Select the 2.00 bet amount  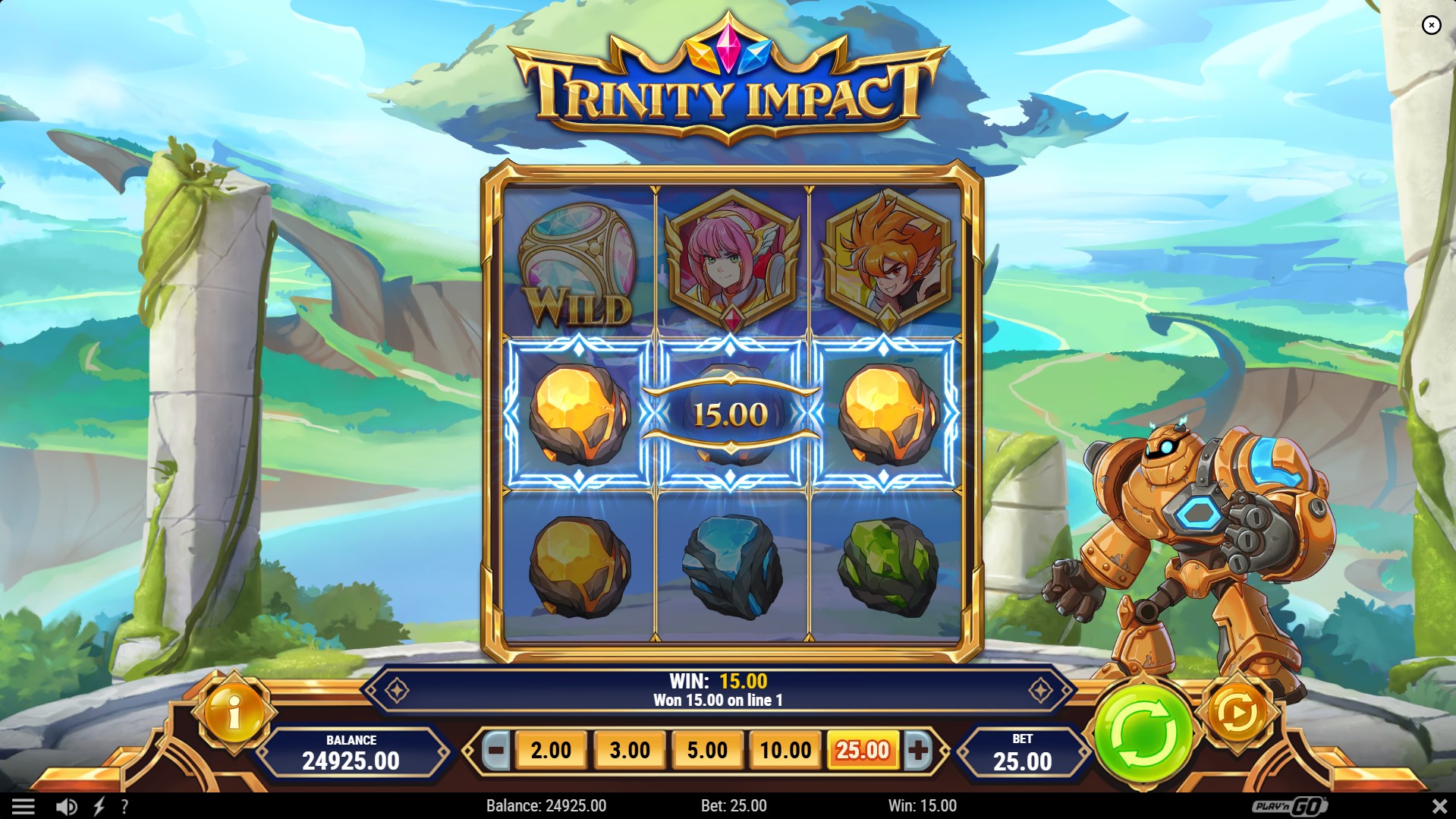point(551,751)
